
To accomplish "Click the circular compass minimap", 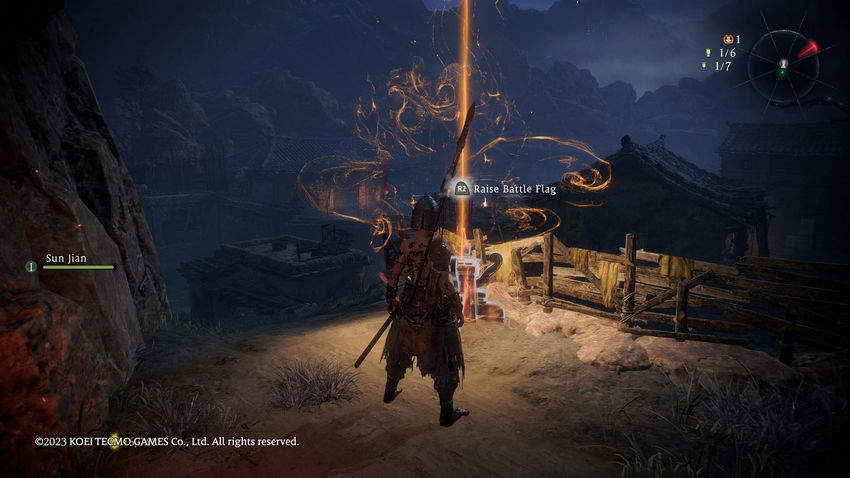I will pyautogui.click(x=783, y=67).
